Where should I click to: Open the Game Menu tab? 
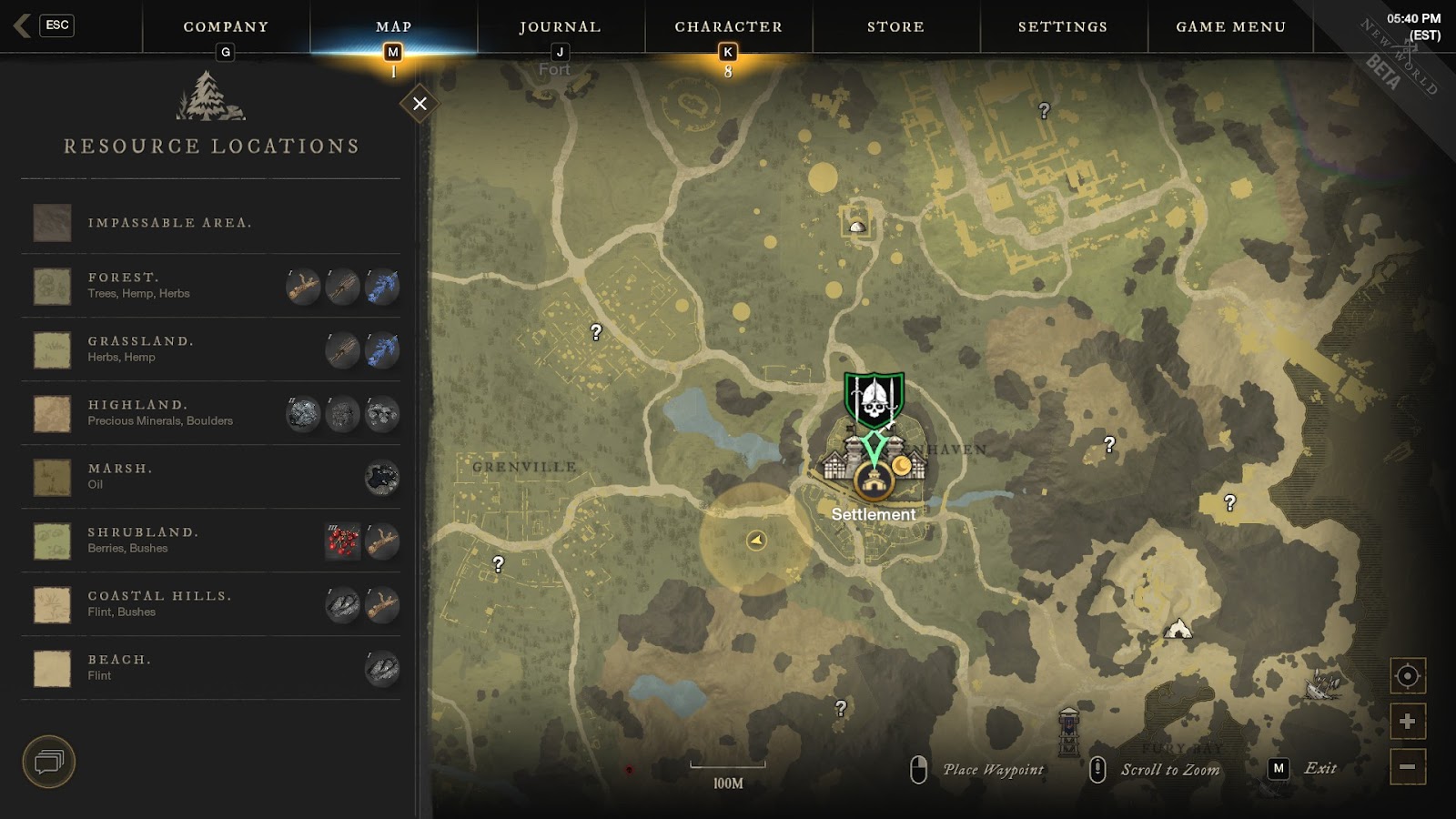(1230, 27)
